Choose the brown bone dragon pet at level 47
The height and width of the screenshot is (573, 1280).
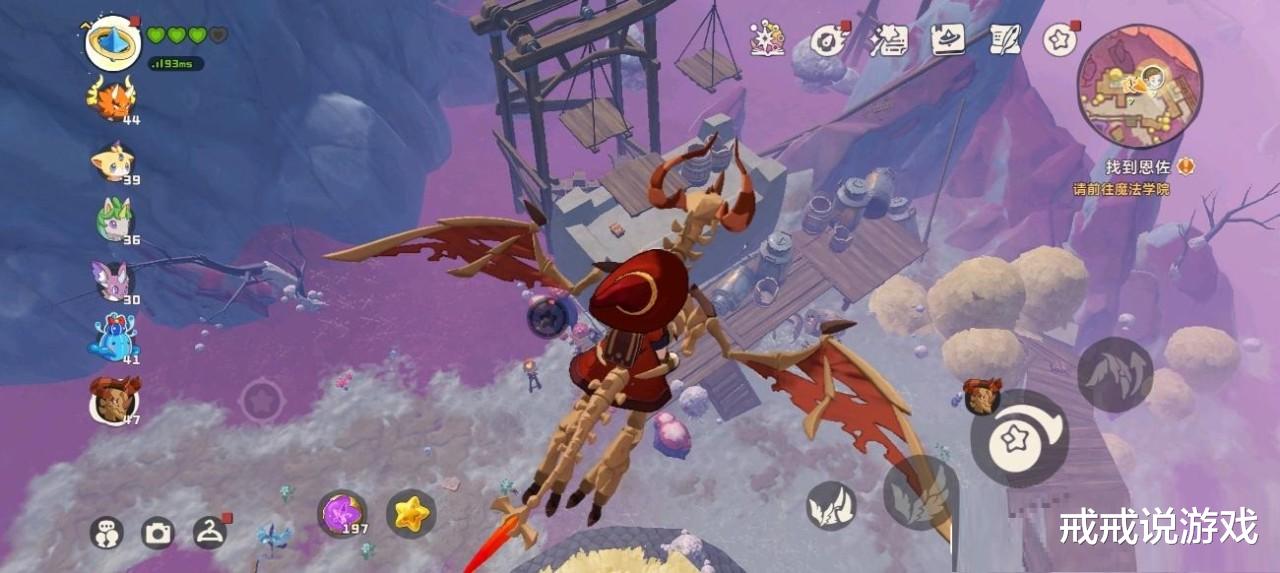point(113,399)
